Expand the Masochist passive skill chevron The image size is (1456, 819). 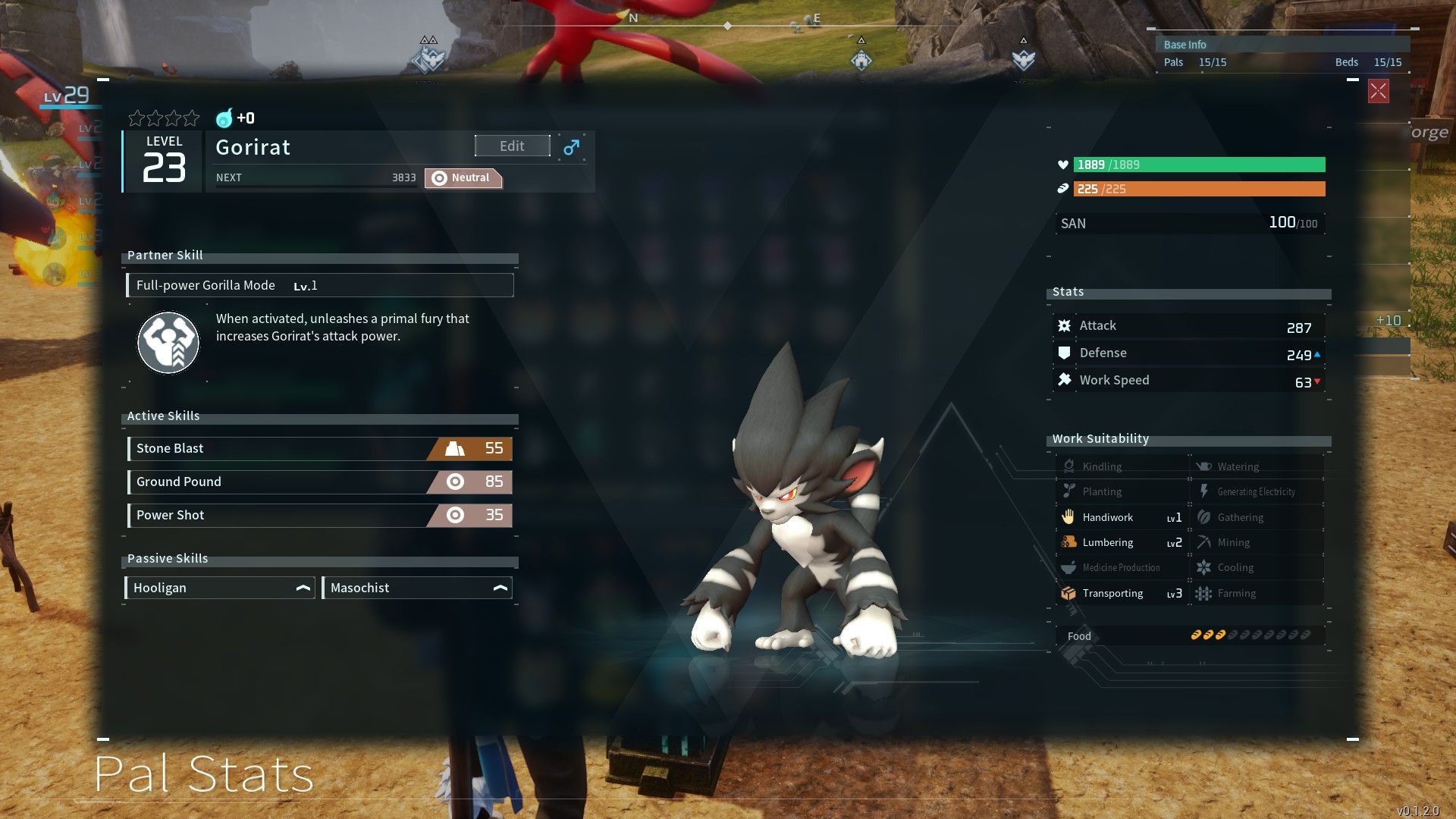point(501,587)
